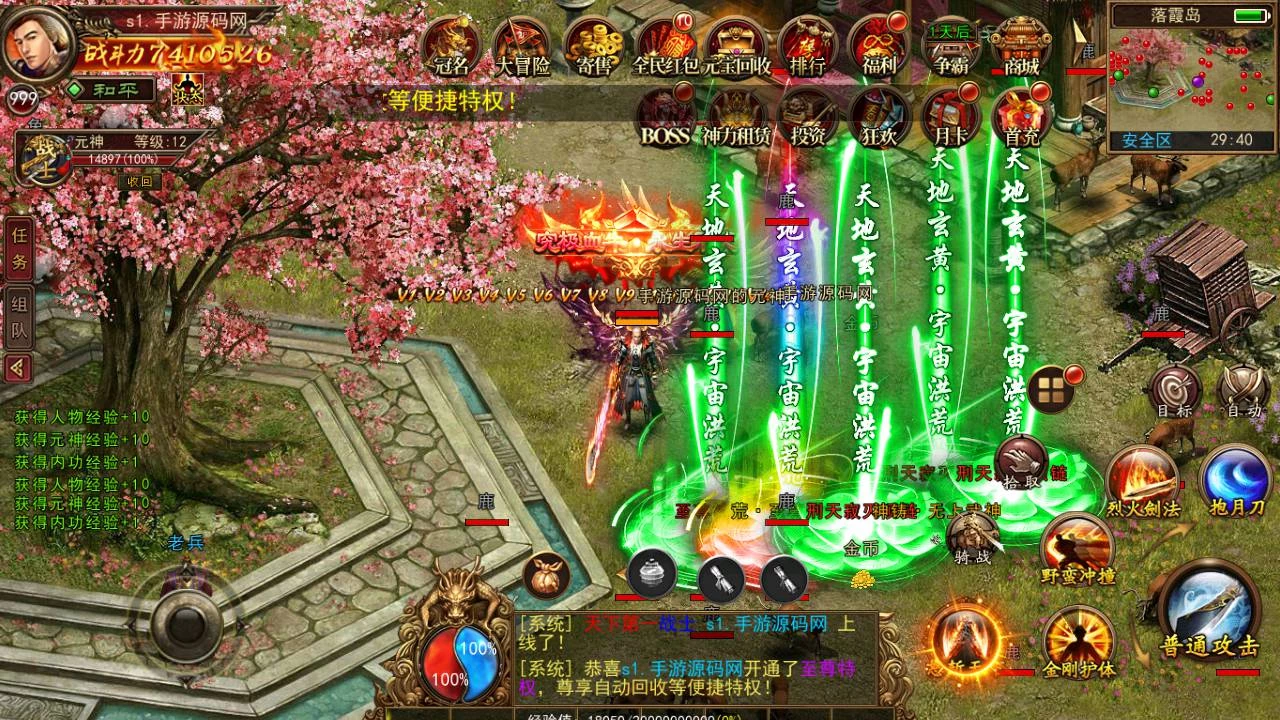Activate the 烈火剑法 skill
Image resolution: width=1280 pixels, height=720 pixels.
(x=1143, y=478)
